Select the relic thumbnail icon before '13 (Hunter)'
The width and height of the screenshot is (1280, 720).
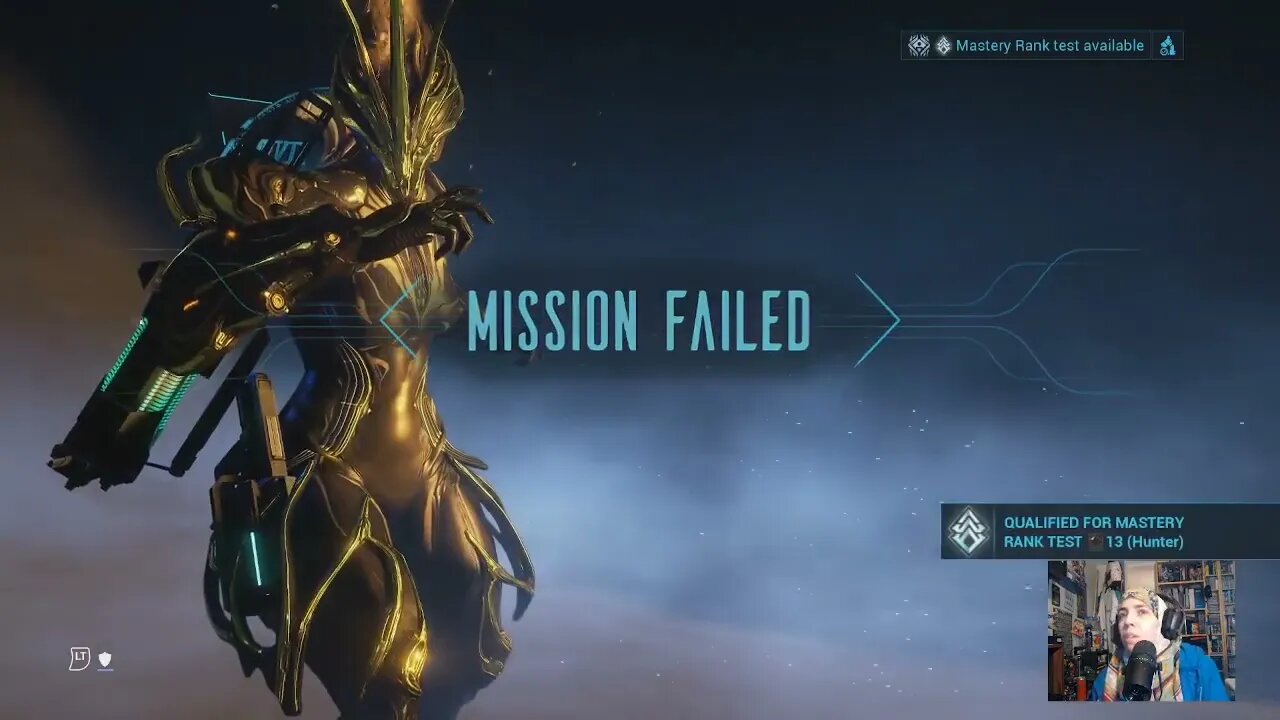coord(1095,541)
